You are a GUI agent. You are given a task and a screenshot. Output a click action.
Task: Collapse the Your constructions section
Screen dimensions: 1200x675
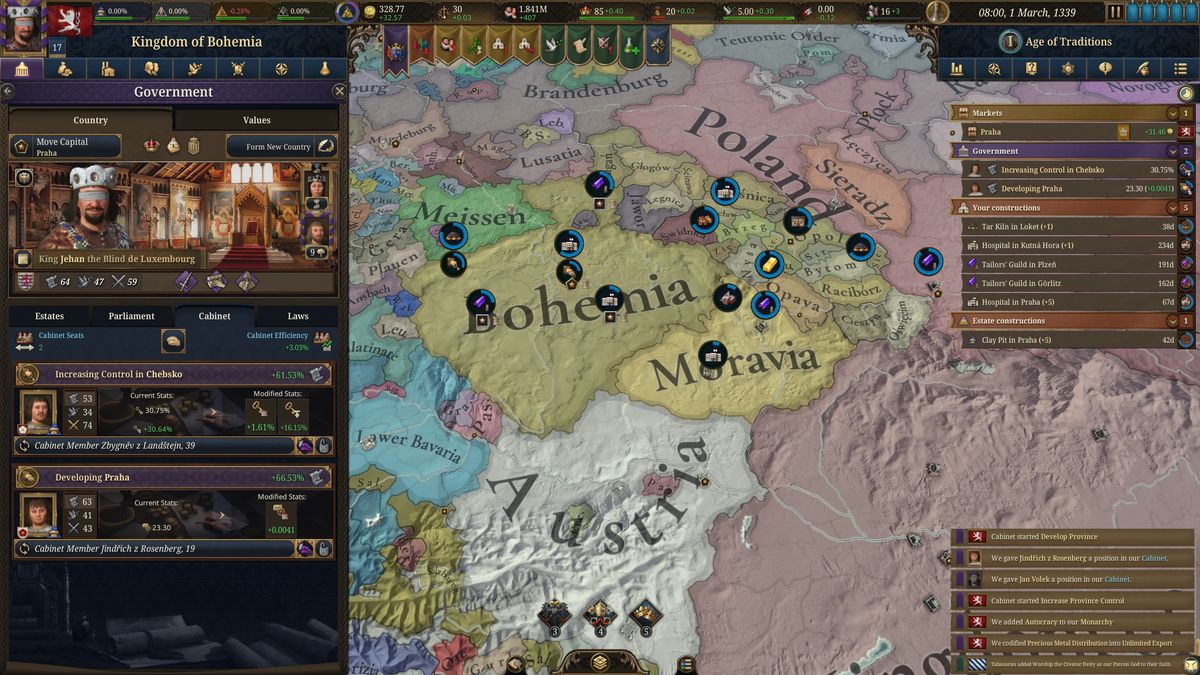(1172, 208)
